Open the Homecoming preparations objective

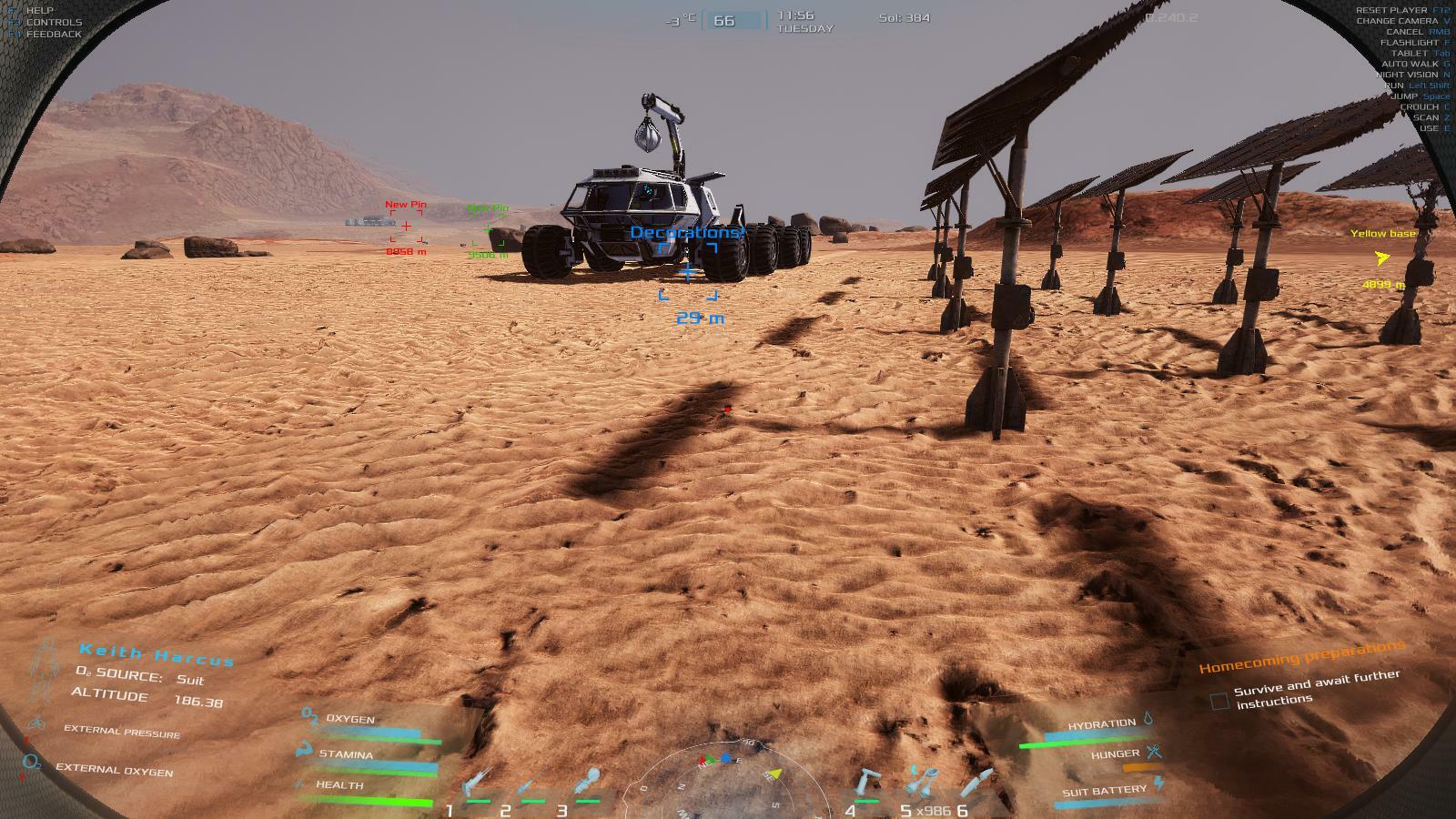(x=1301, y=656)
